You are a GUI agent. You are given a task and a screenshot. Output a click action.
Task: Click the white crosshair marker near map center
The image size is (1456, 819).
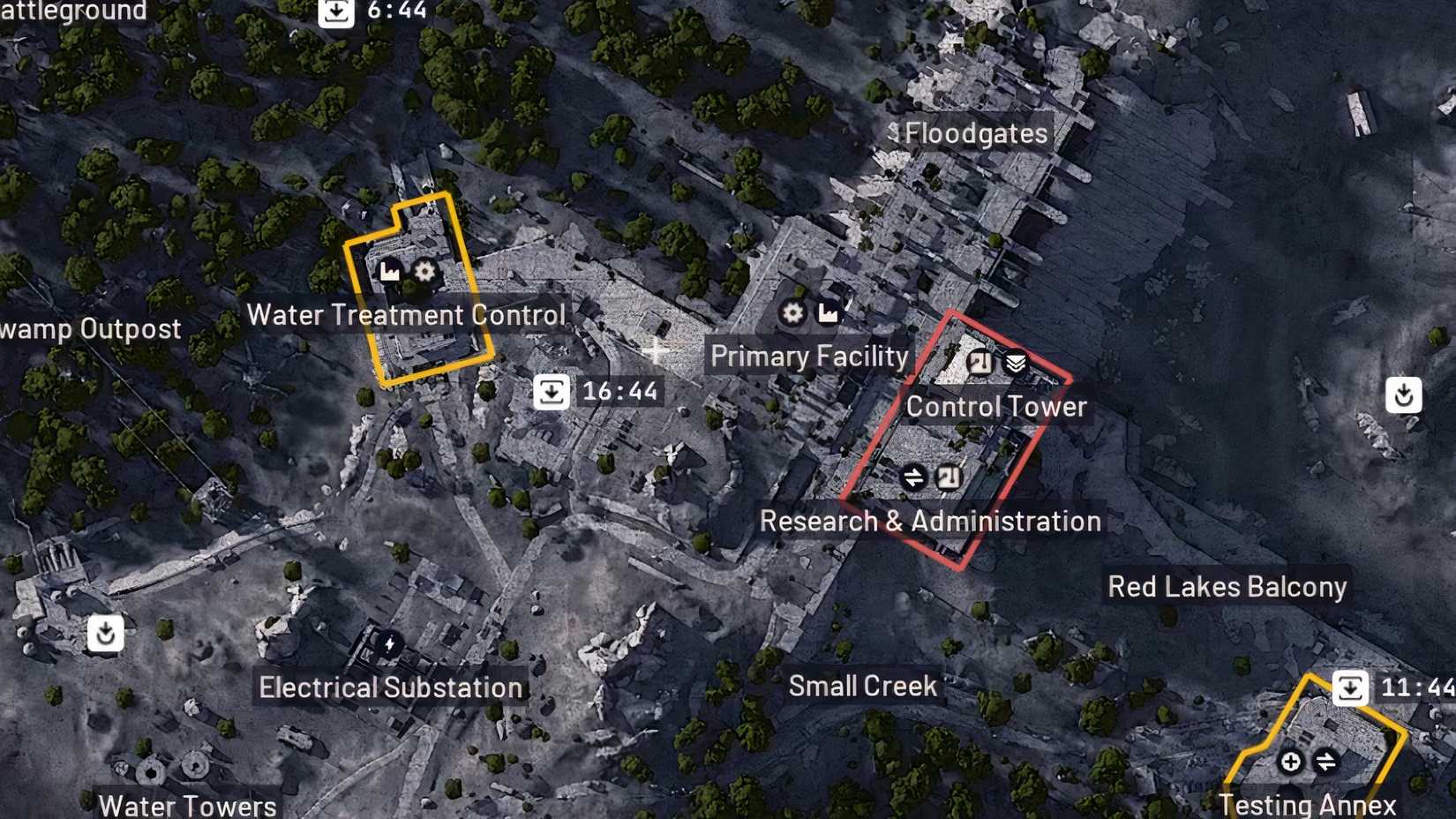[x=657, y=350]
